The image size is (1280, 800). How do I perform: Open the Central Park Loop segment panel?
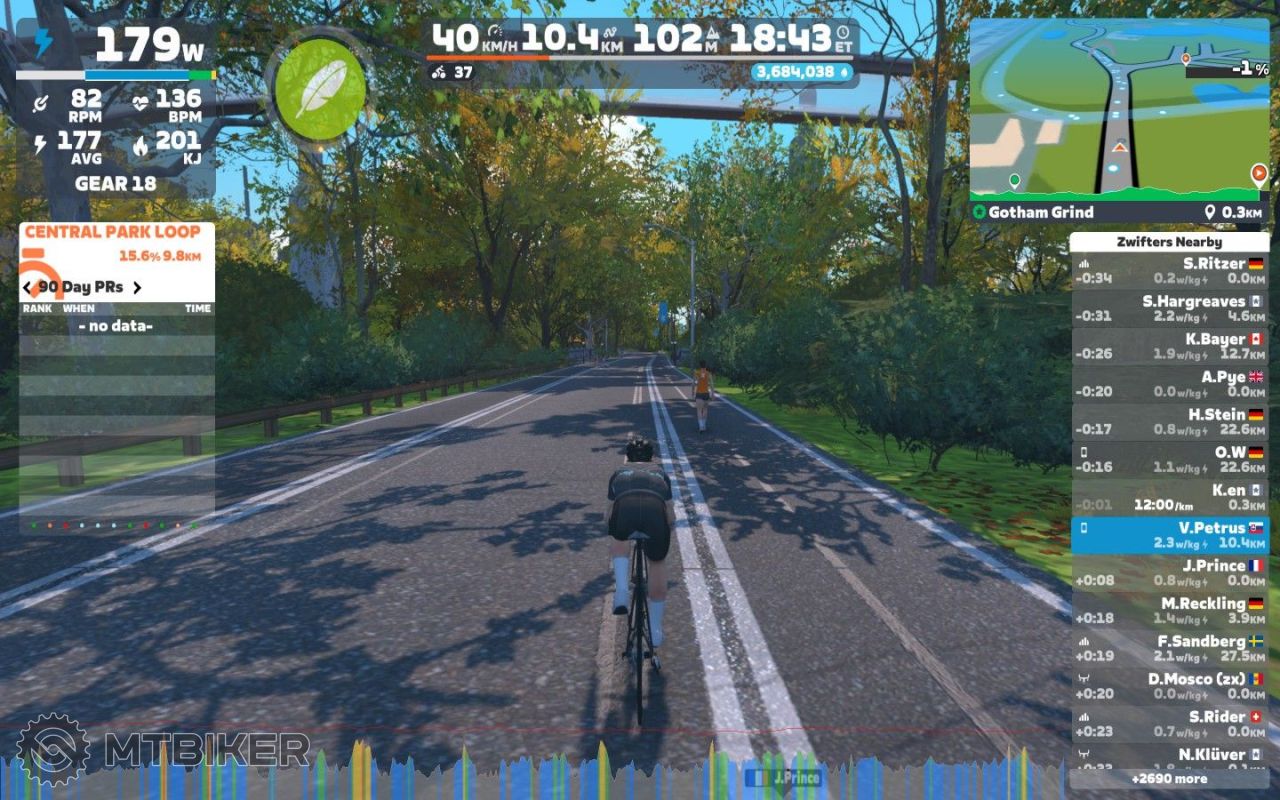coord(113,232)
